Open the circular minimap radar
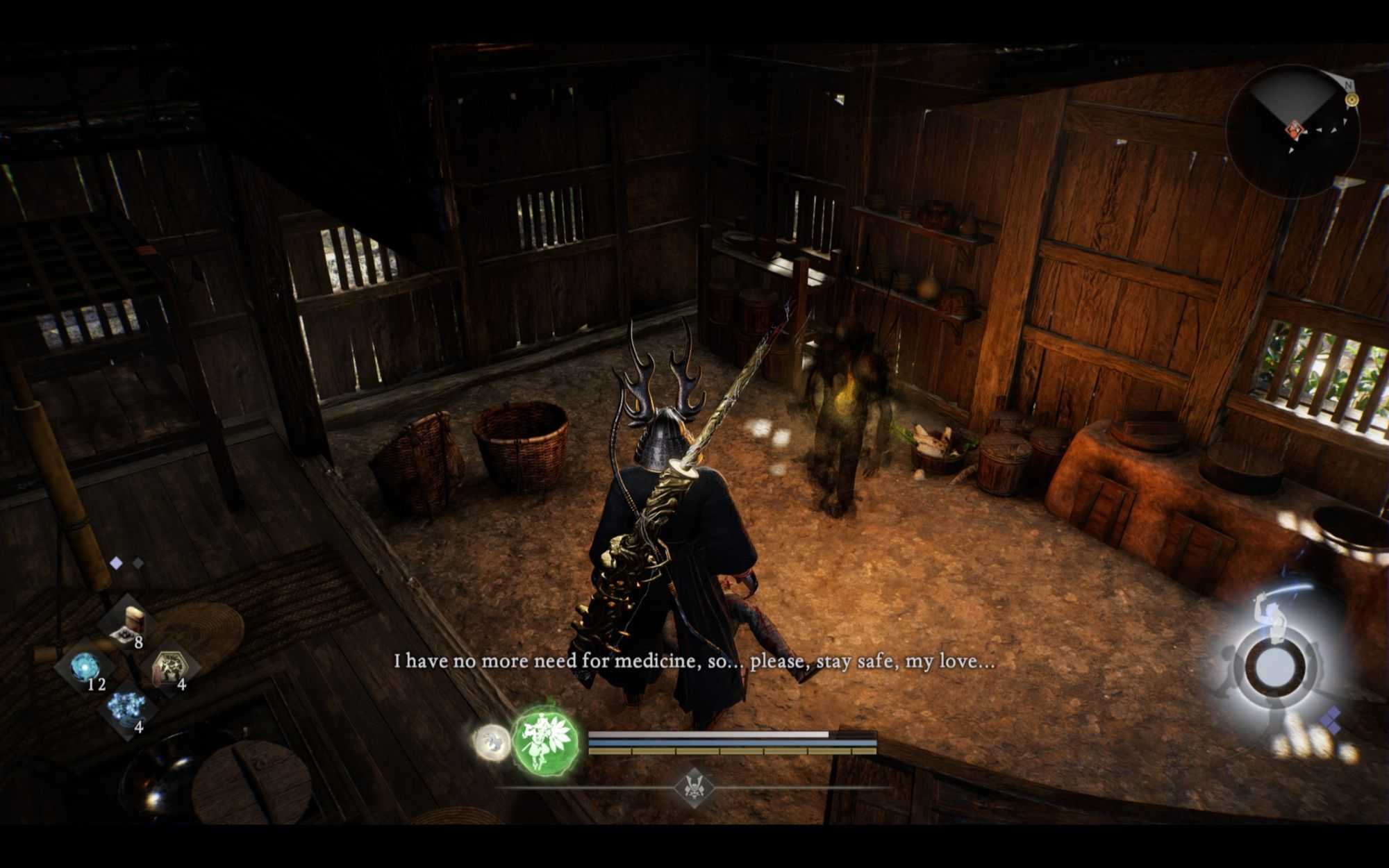Screen dimensions: 1389x868 pyautogui.click(x=1292, y=132)
